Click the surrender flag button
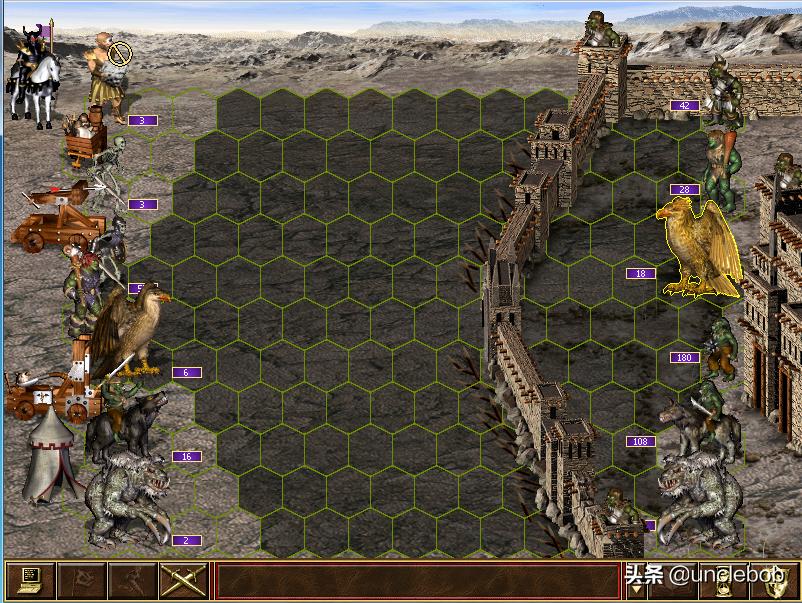Viewport: 802px width, 603px height. (80, 580)
